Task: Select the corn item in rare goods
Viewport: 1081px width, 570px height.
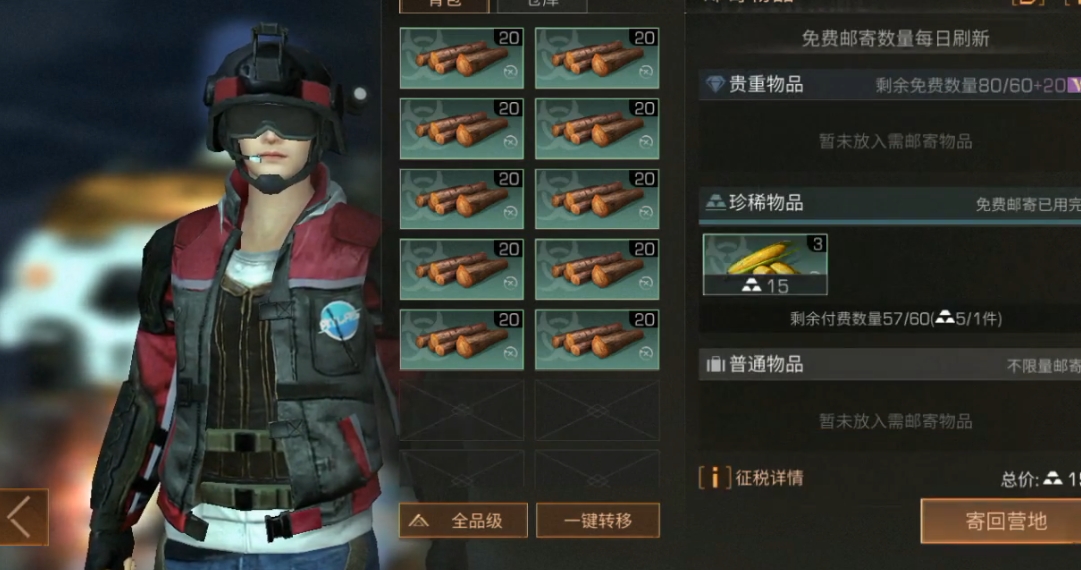Action: pyautogui.click(x=765, y=264)
